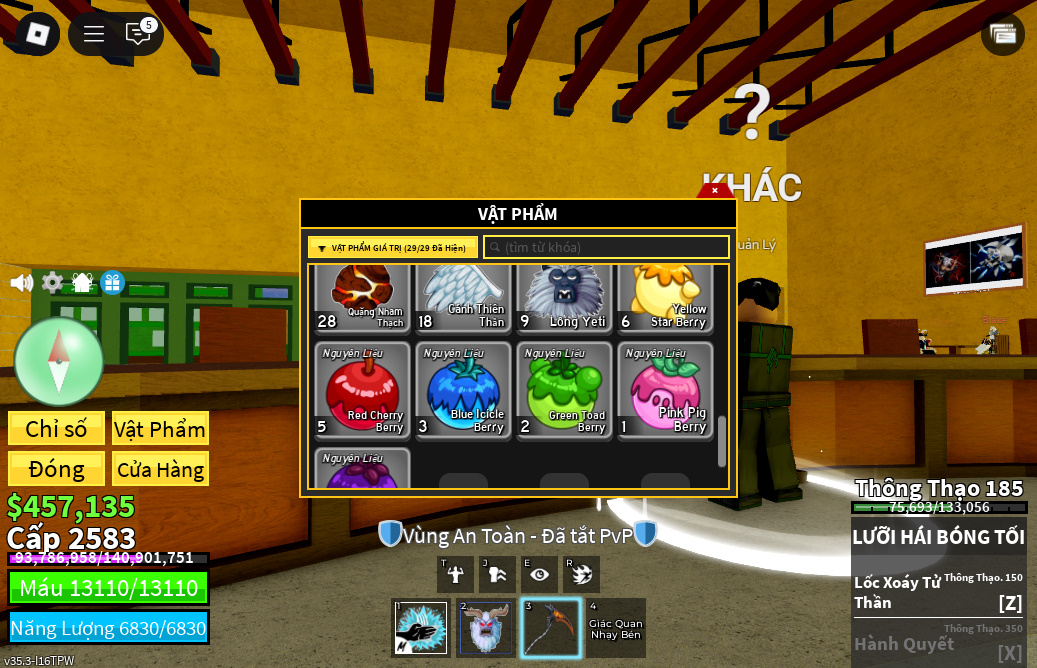Open the Roblox logo menu
Viewport: 1037px width, 668px height.
[37, 33]
